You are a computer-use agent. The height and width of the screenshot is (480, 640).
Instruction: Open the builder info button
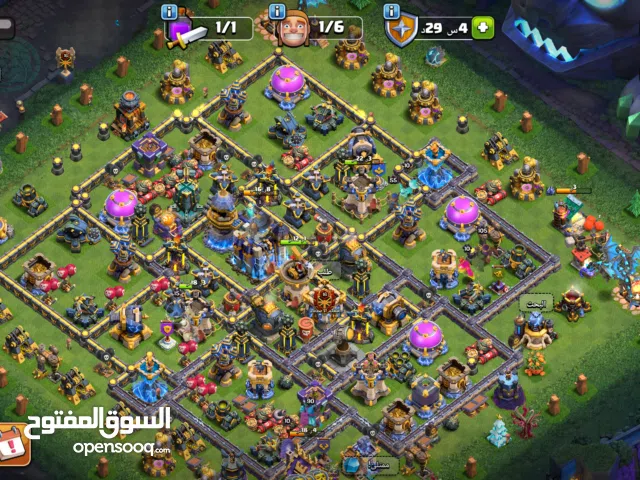pyautogui.click(x=275, y=12)
